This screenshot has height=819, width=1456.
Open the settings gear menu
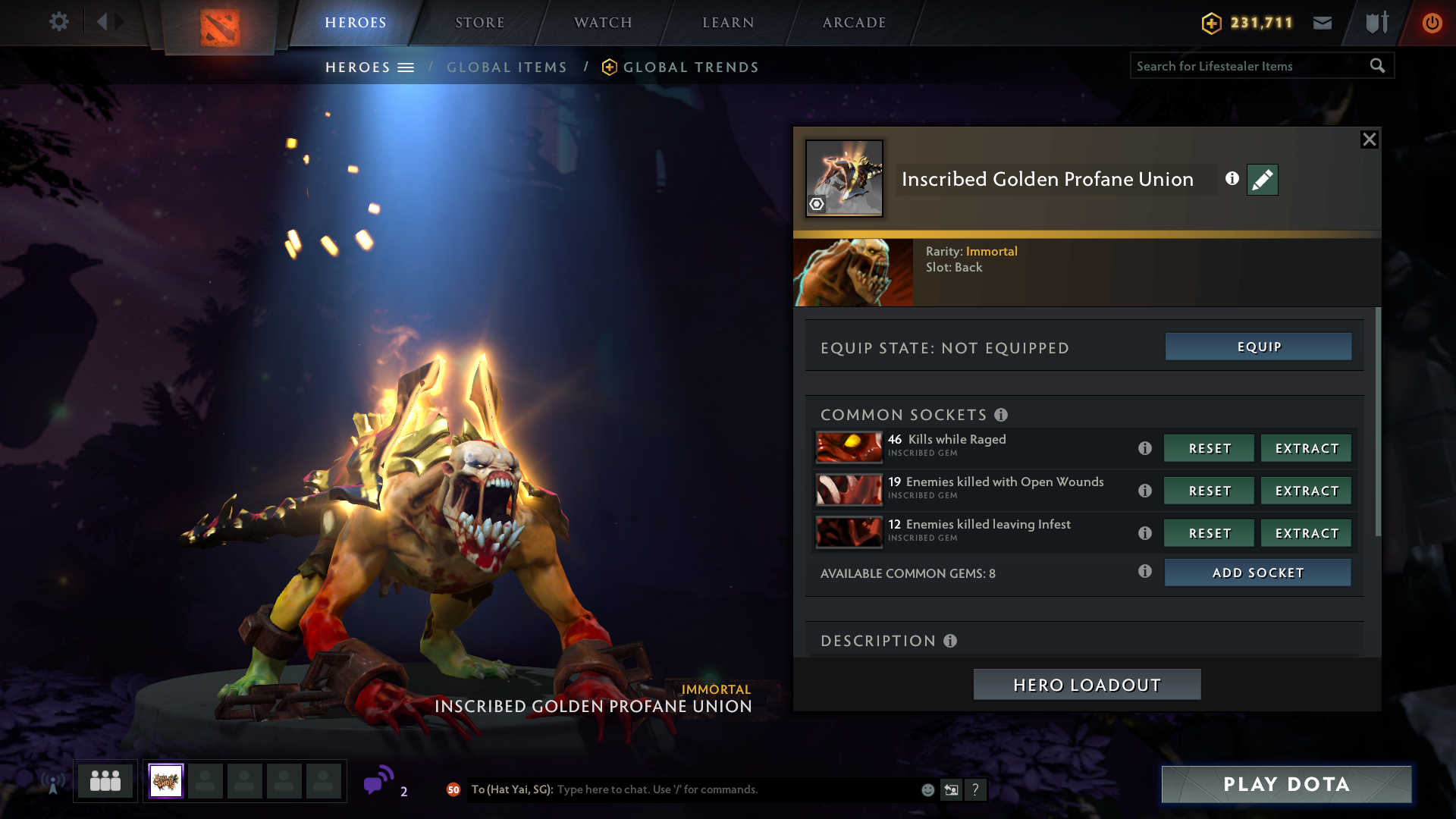click(59, 22)
